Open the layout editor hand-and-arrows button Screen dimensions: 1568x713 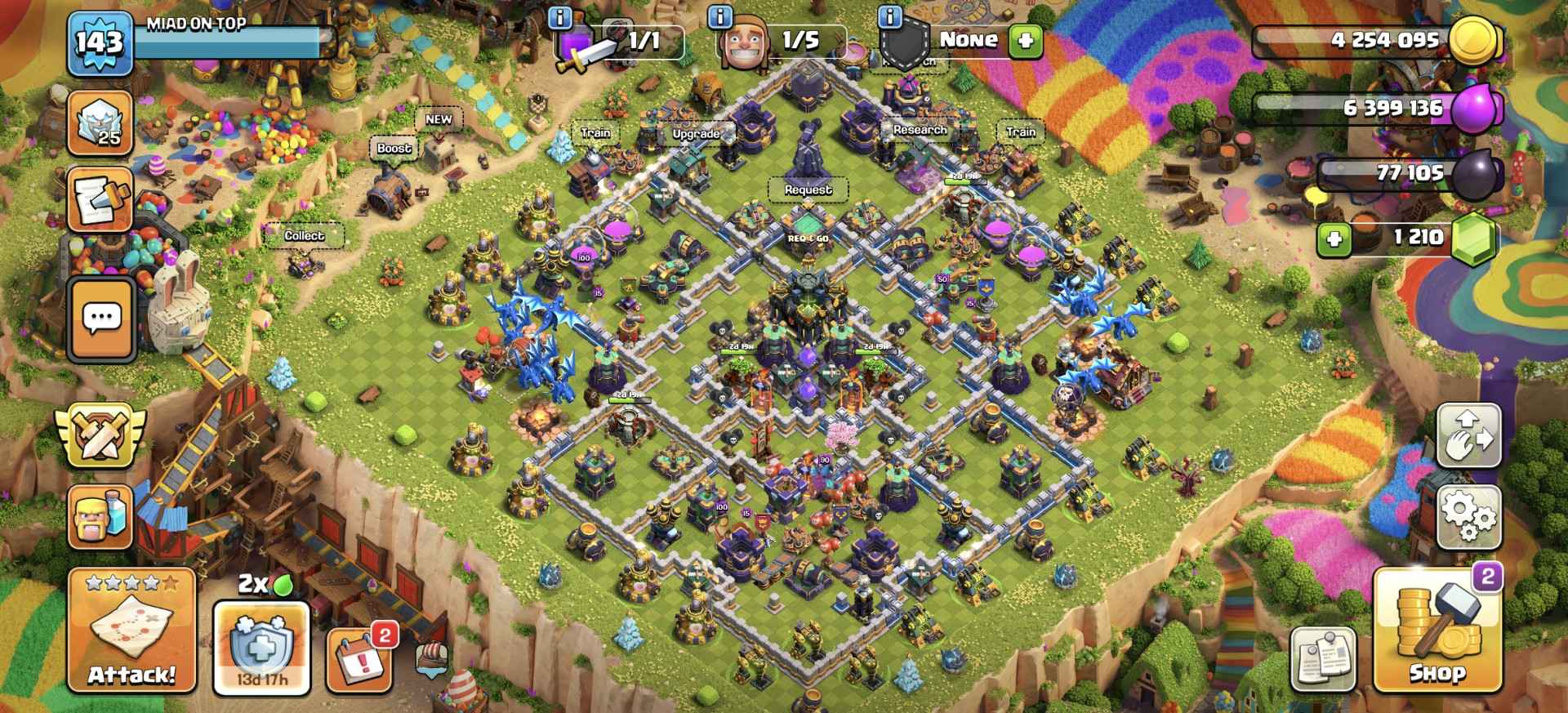coord(1468,435)
